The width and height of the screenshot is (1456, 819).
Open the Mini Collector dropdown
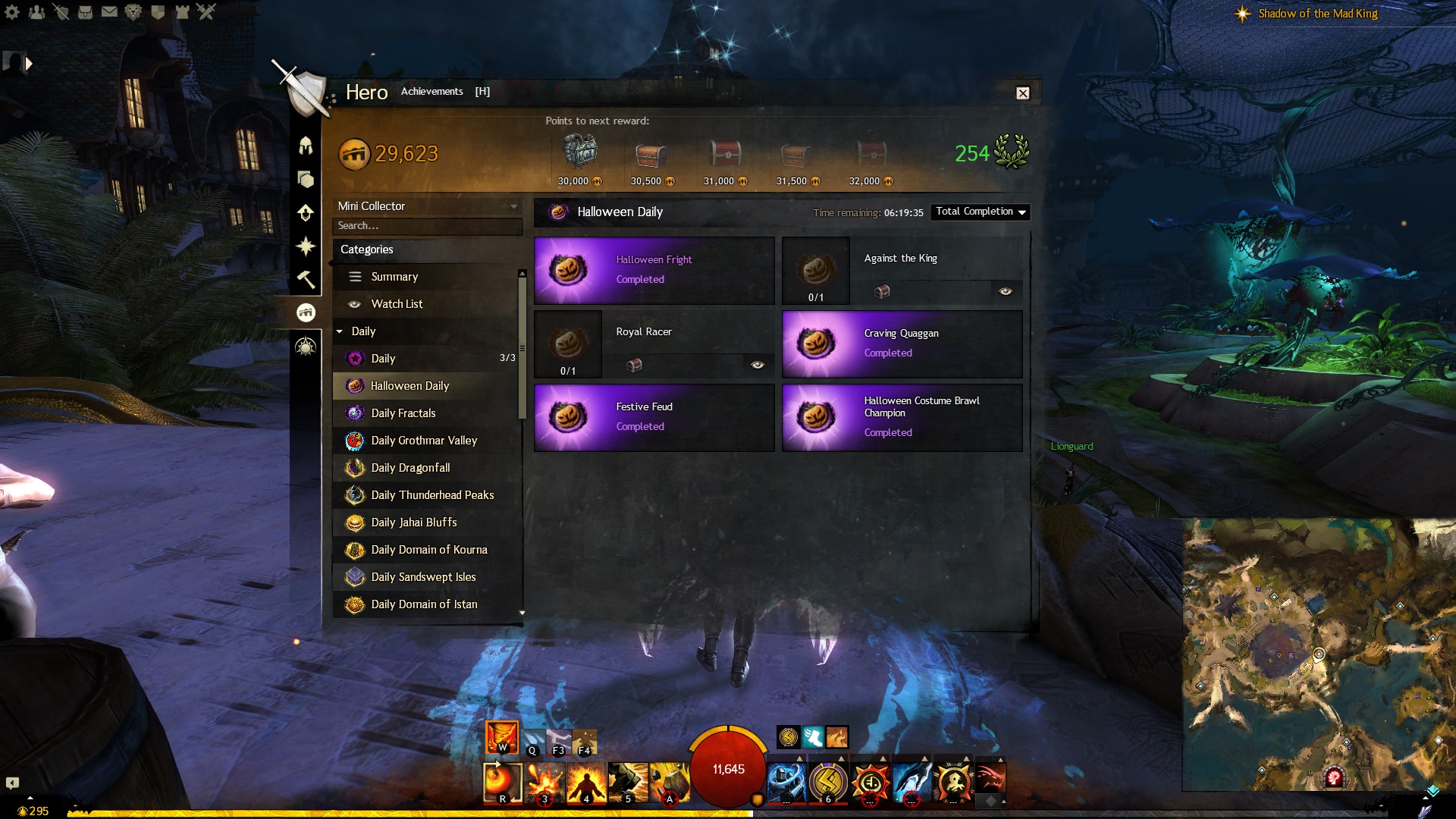pyautogui.click(x=428, y=206)
